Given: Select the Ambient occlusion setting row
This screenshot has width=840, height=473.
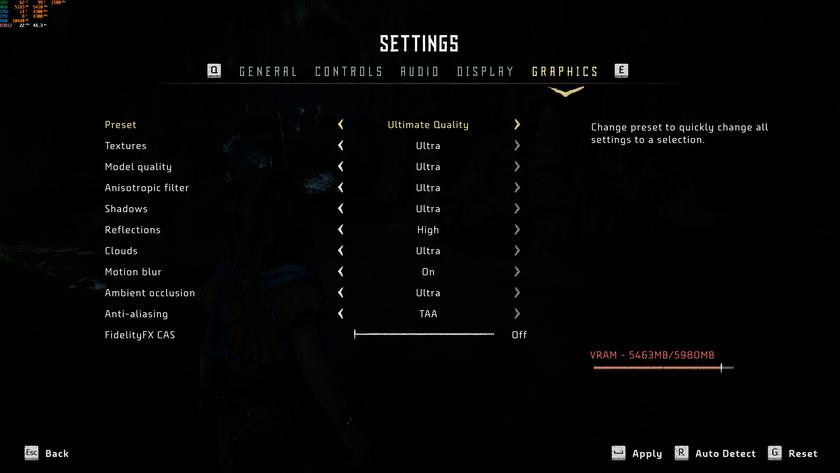Looking at the screenshot, I should coord(150,293).
